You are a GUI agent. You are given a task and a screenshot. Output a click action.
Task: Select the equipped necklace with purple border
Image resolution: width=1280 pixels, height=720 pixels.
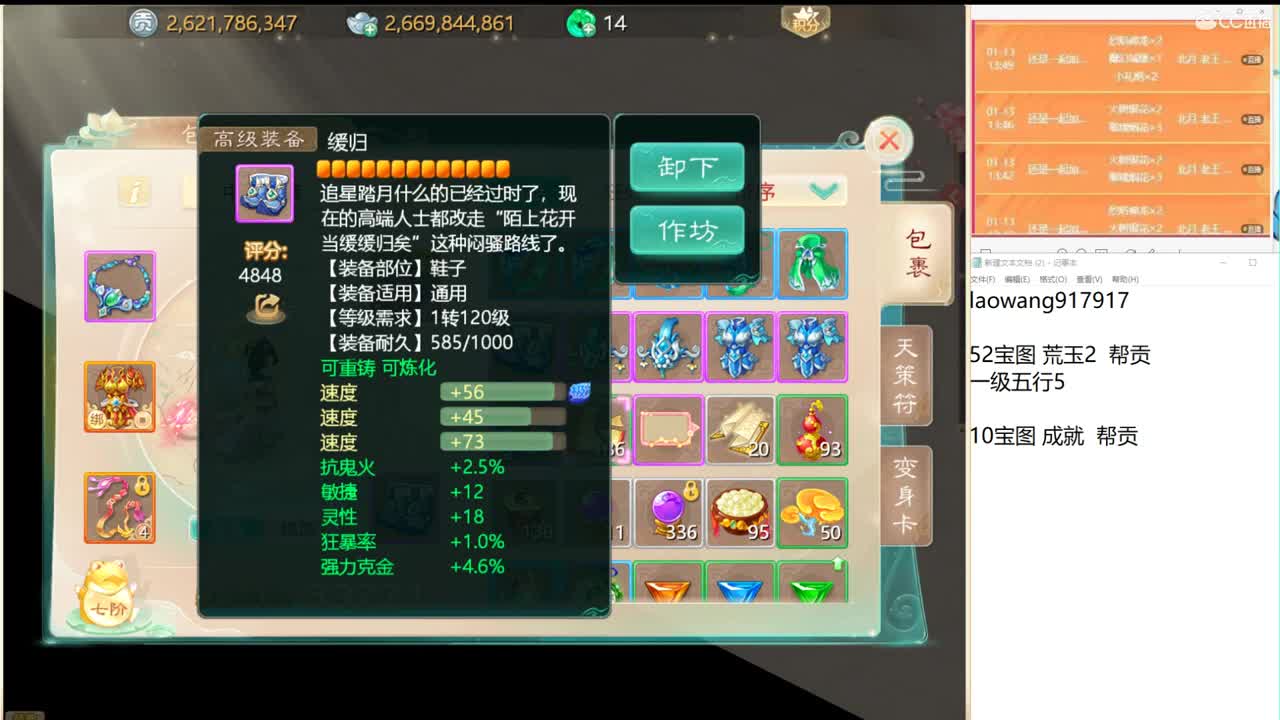119,286
